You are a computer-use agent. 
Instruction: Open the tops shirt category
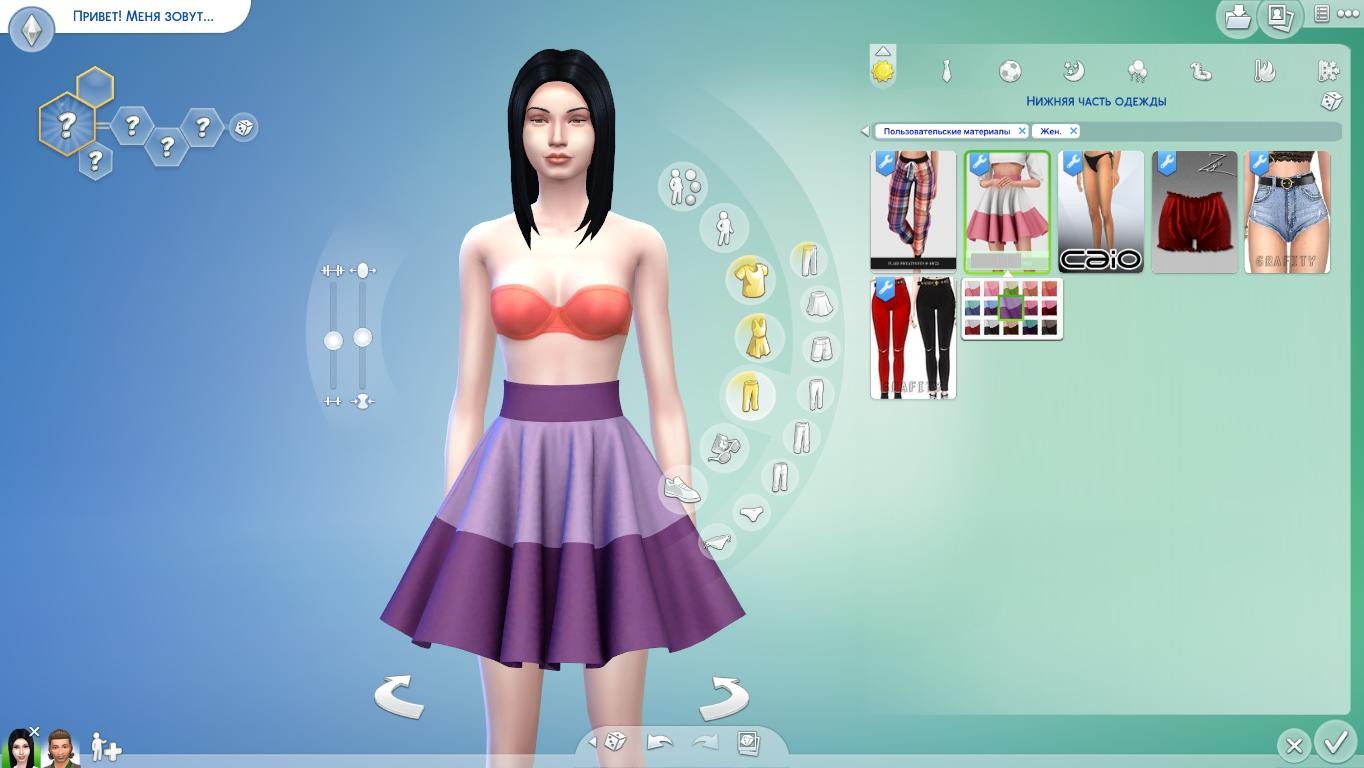(750, 280)
